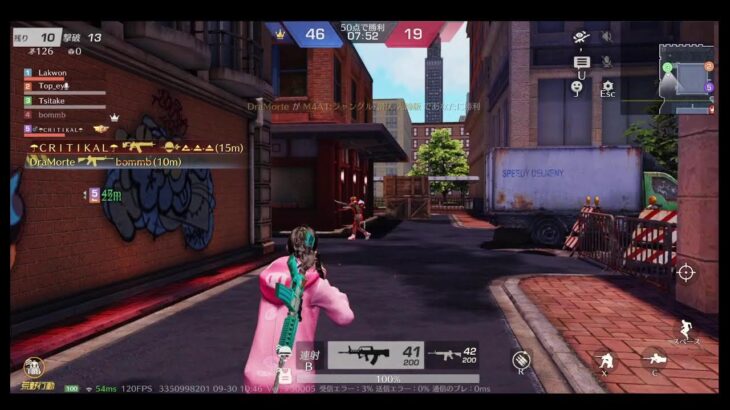Open the smiley emote wheel
Screen dimensions: 730x410
[x=578, y=88]
